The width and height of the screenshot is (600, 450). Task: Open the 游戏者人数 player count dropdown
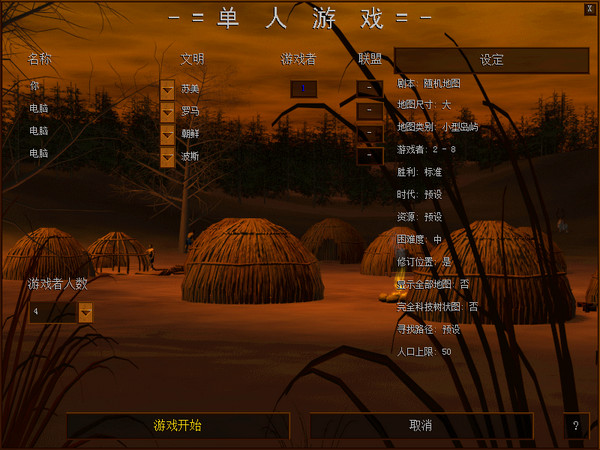(85, 313)
